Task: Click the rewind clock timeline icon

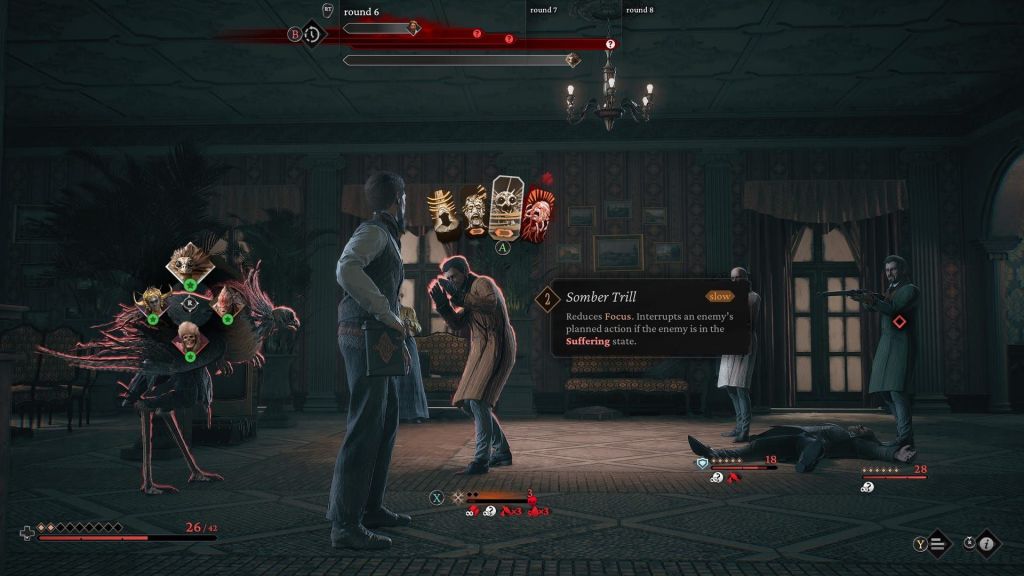Action: [313, 34]
